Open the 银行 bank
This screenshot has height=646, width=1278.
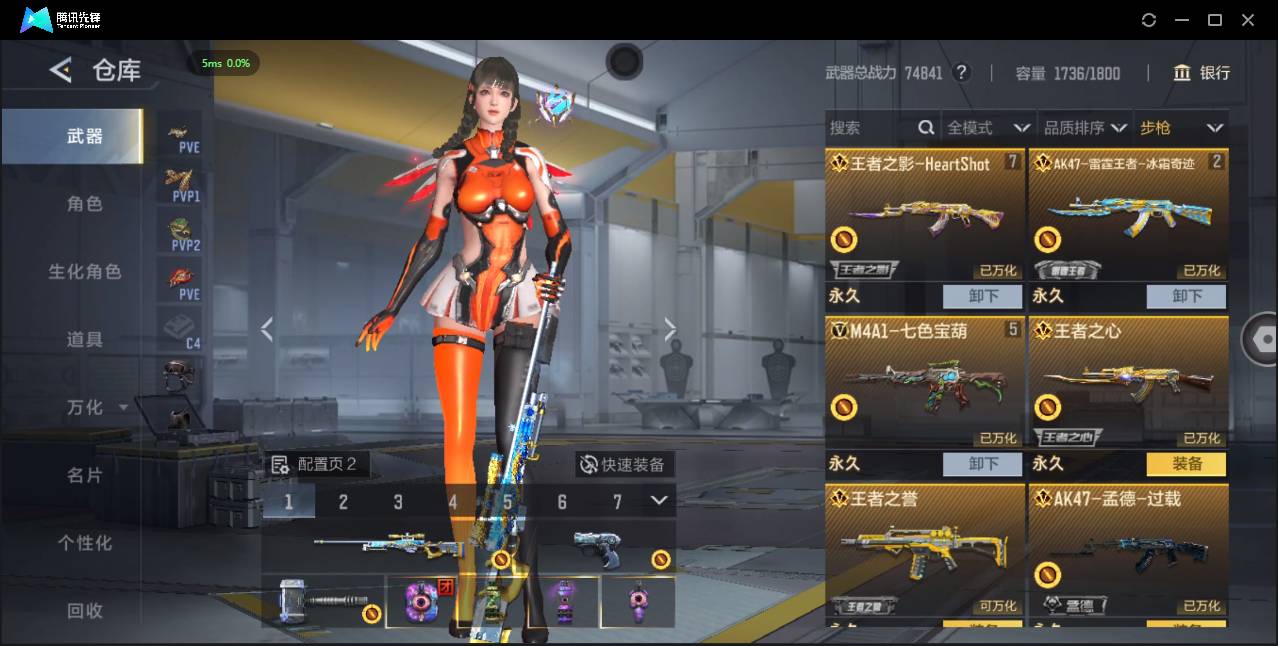1202,73
